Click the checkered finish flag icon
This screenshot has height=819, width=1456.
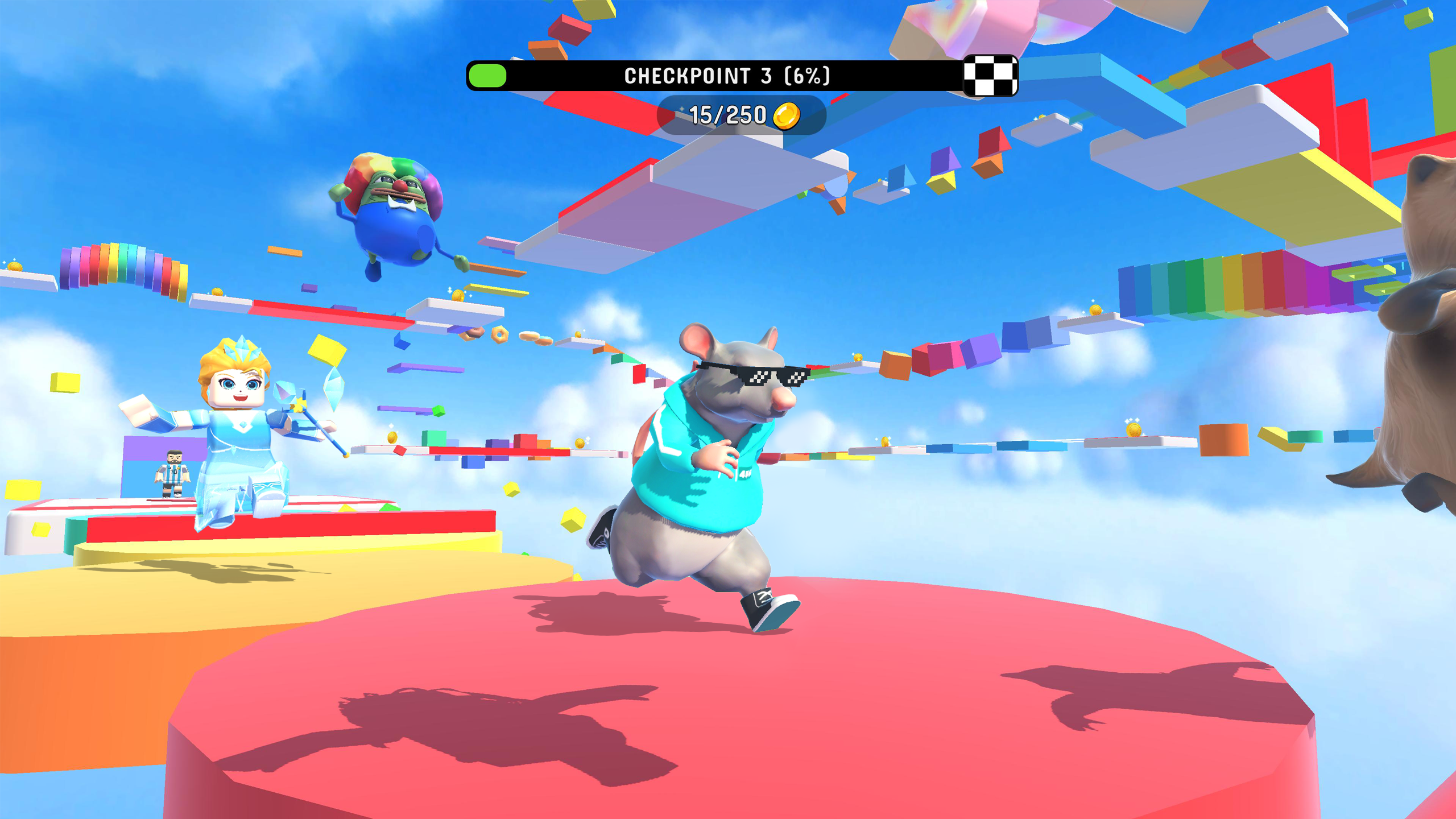click(x=990, y=75)
